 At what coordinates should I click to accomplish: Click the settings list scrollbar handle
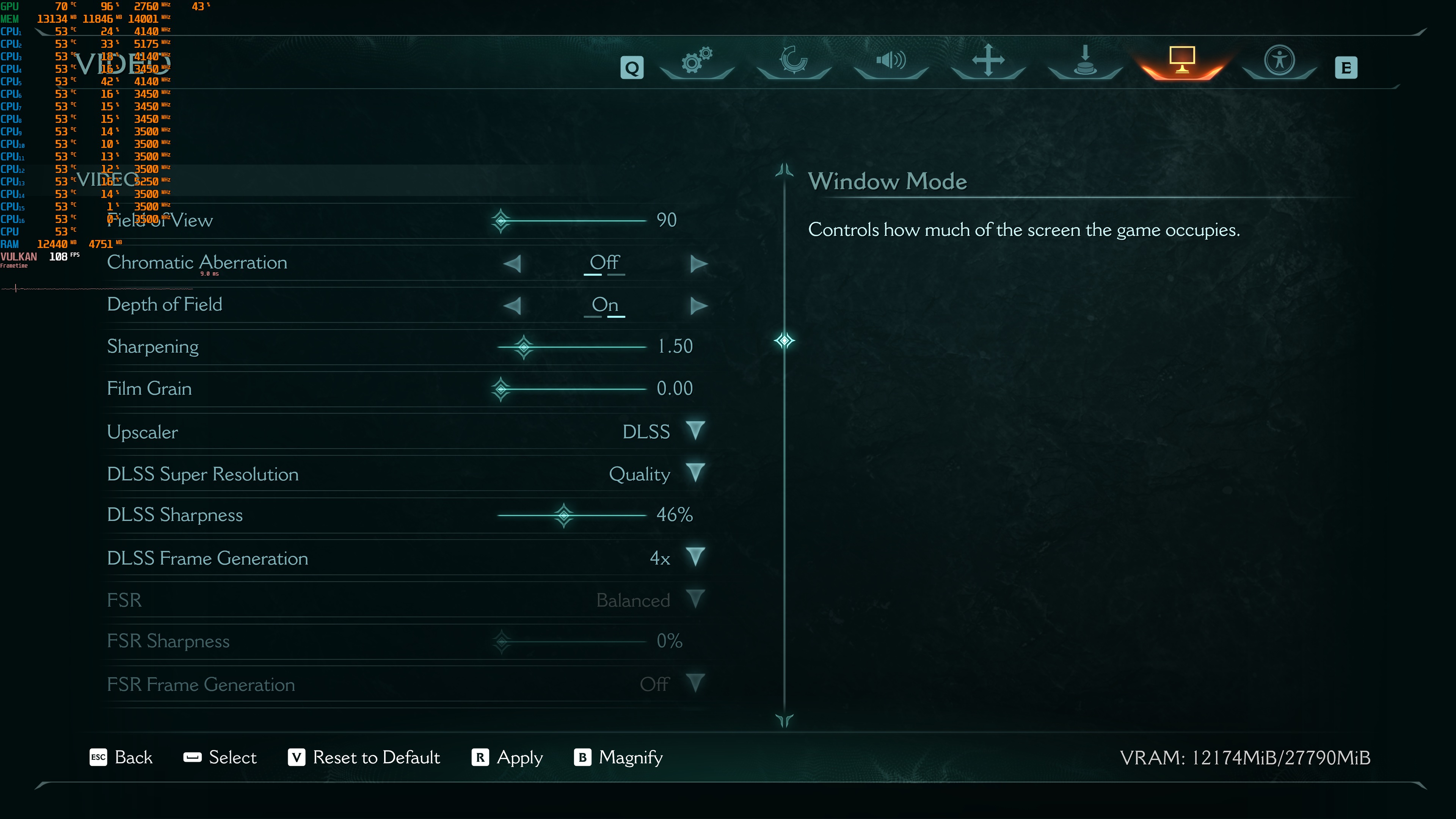coord(784,340)
